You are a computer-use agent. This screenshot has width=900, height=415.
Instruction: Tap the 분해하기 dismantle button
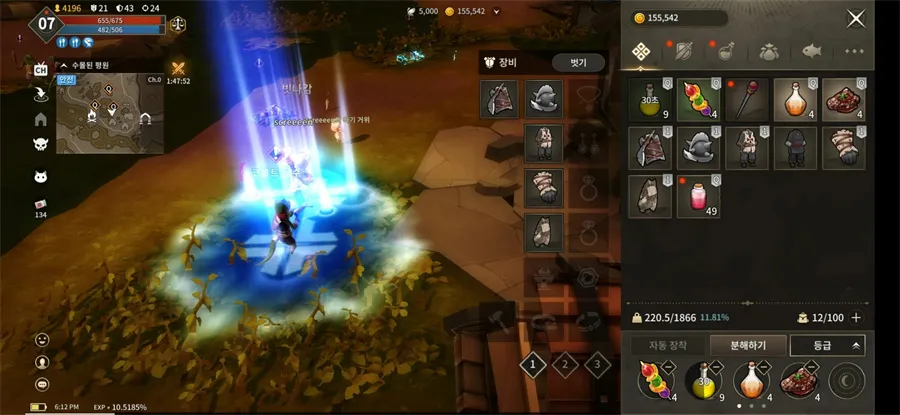746,345
